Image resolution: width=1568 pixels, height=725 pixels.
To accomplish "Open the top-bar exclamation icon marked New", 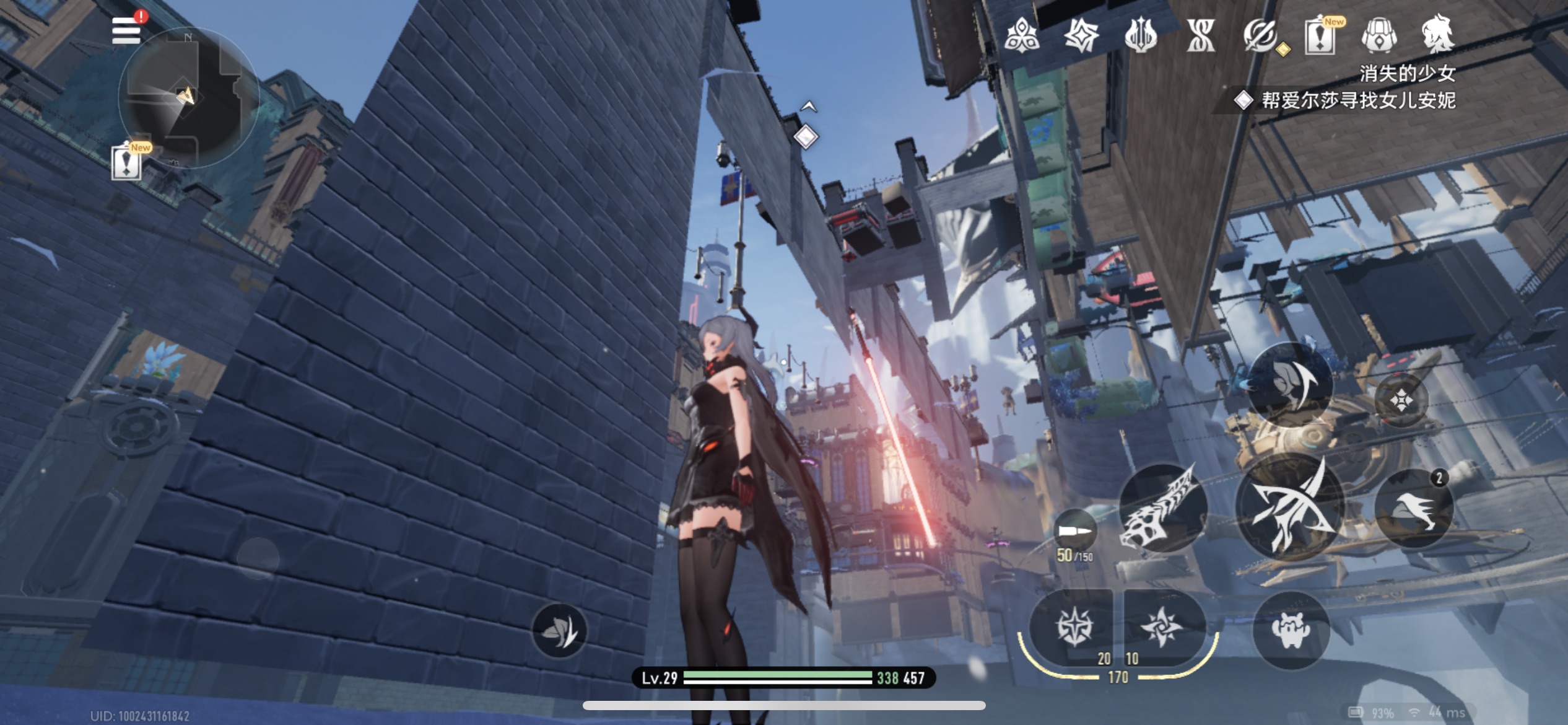I will tap(1320, 35).
